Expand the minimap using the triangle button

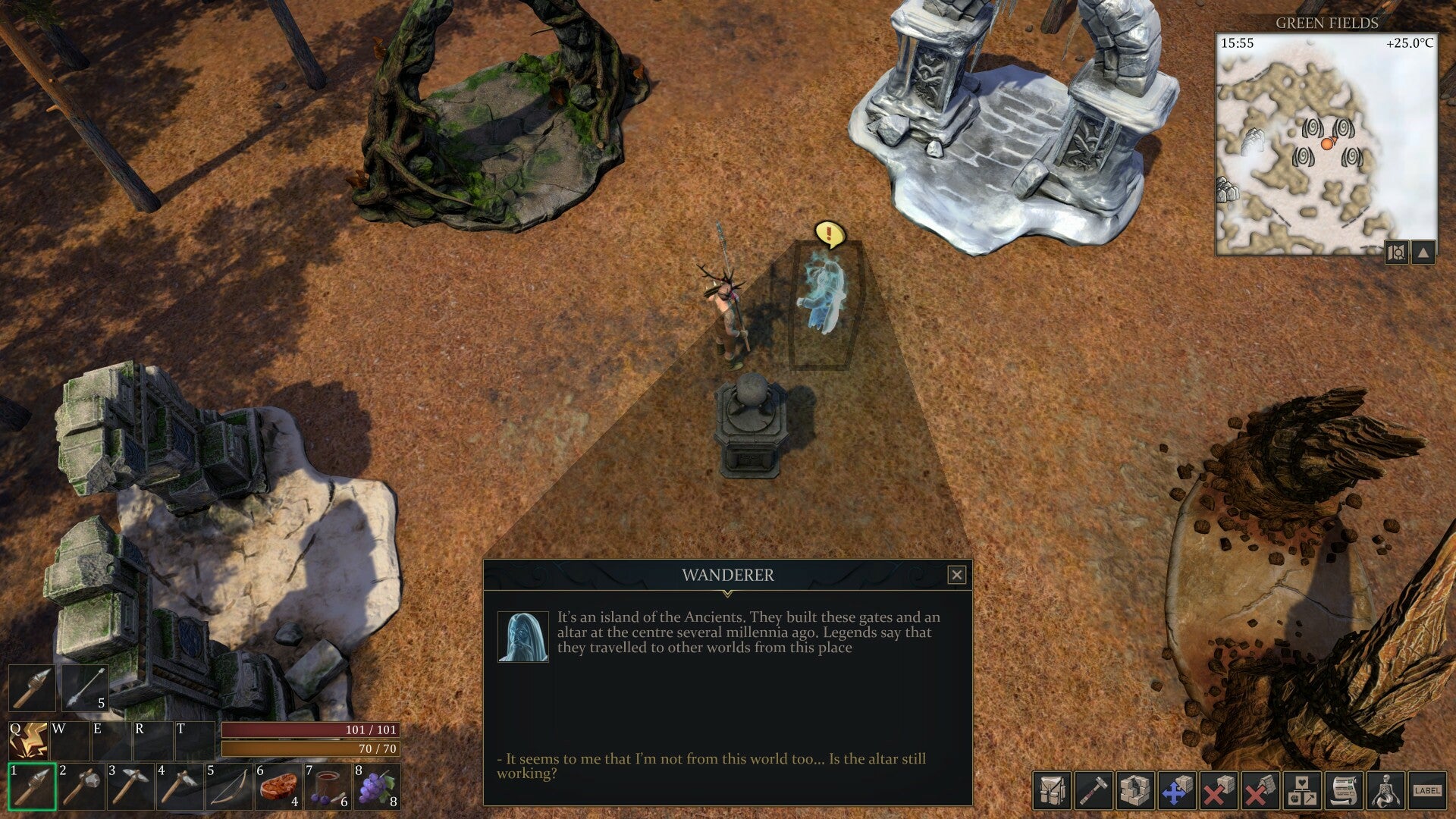point(1422,253)
